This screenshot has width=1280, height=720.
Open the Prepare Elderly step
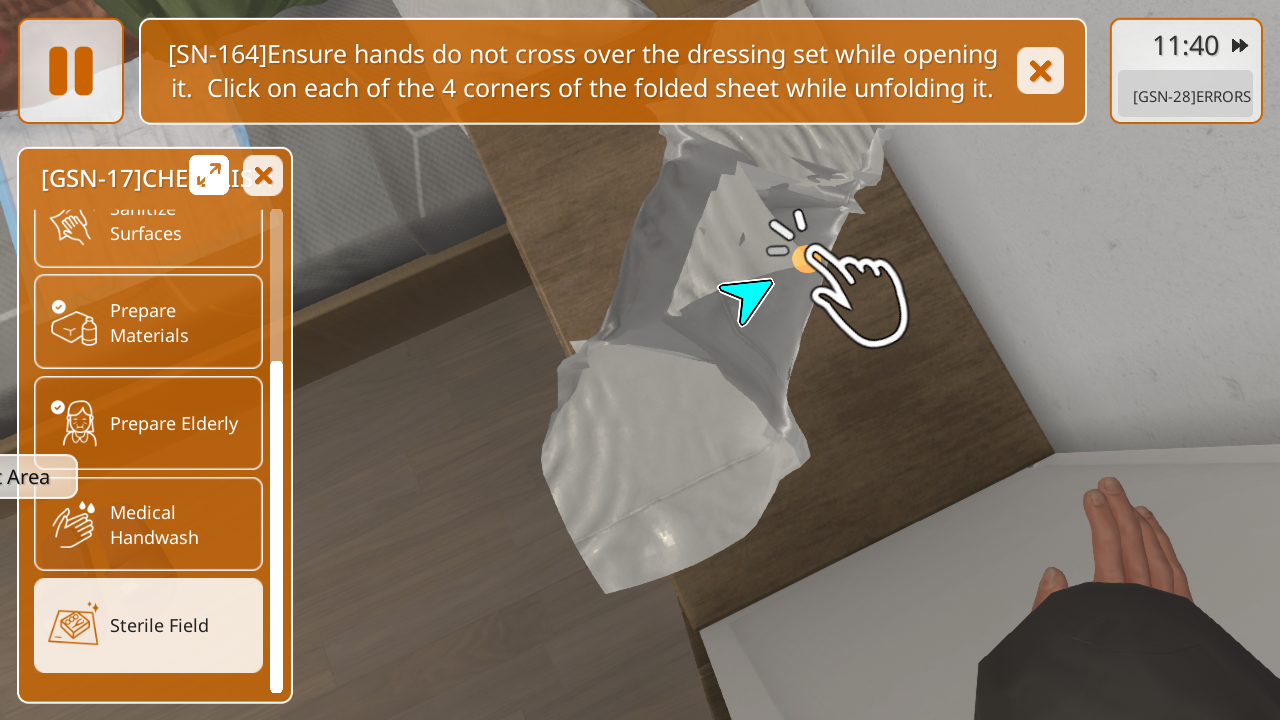148,423
